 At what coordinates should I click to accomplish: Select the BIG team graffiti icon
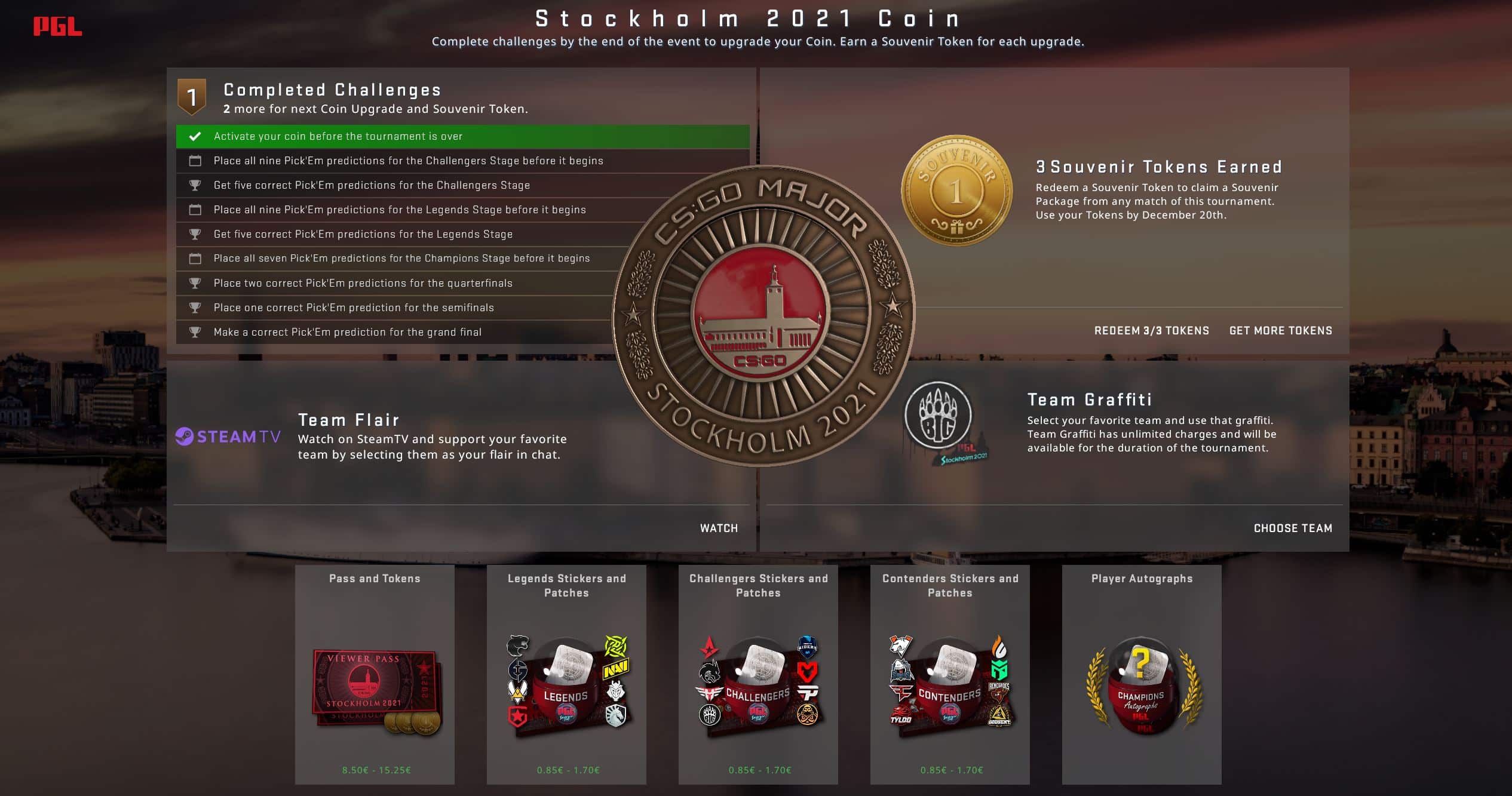(x=939, y=416)
